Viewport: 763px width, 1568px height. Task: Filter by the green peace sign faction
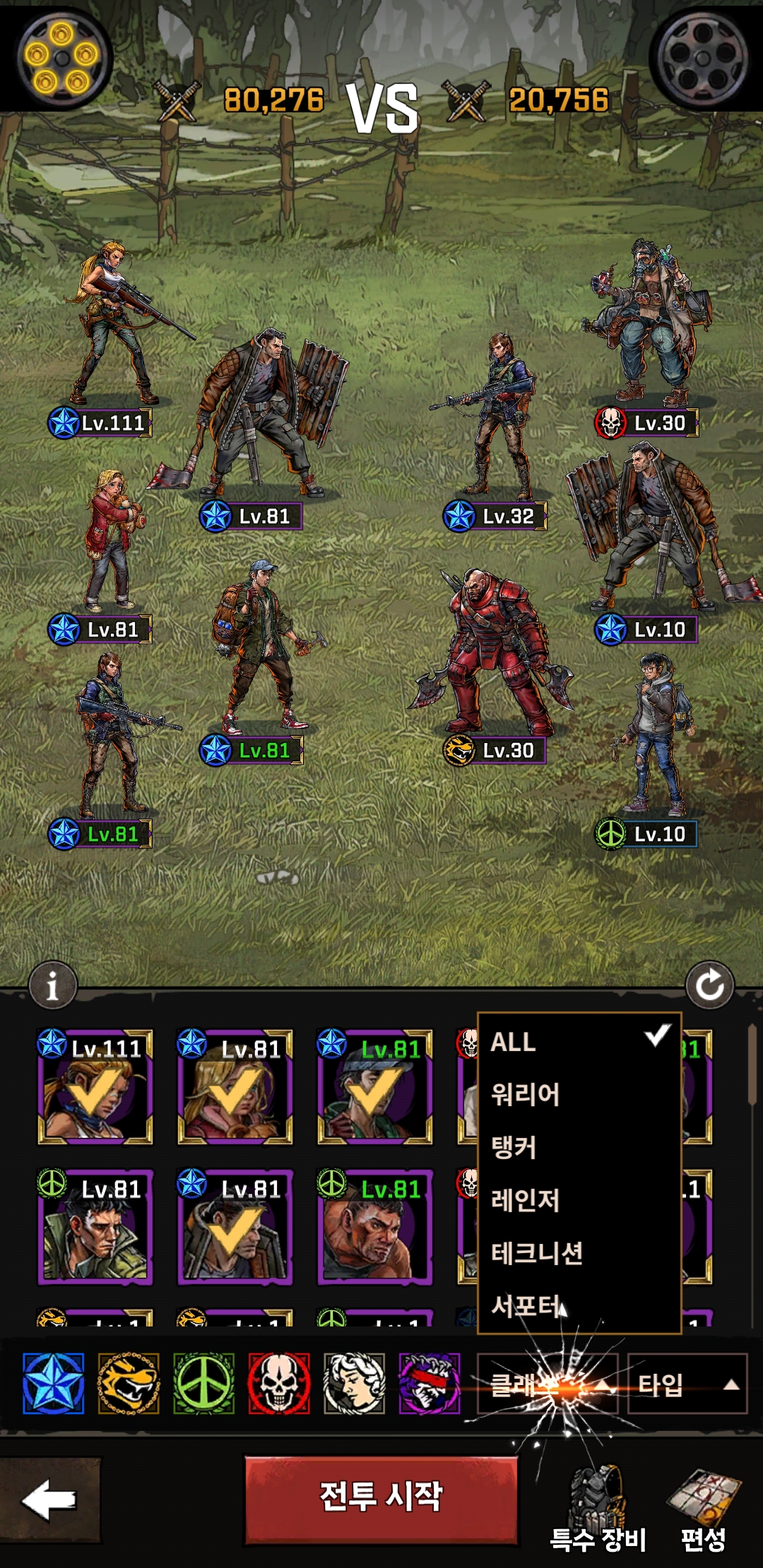click(204, 1384)
